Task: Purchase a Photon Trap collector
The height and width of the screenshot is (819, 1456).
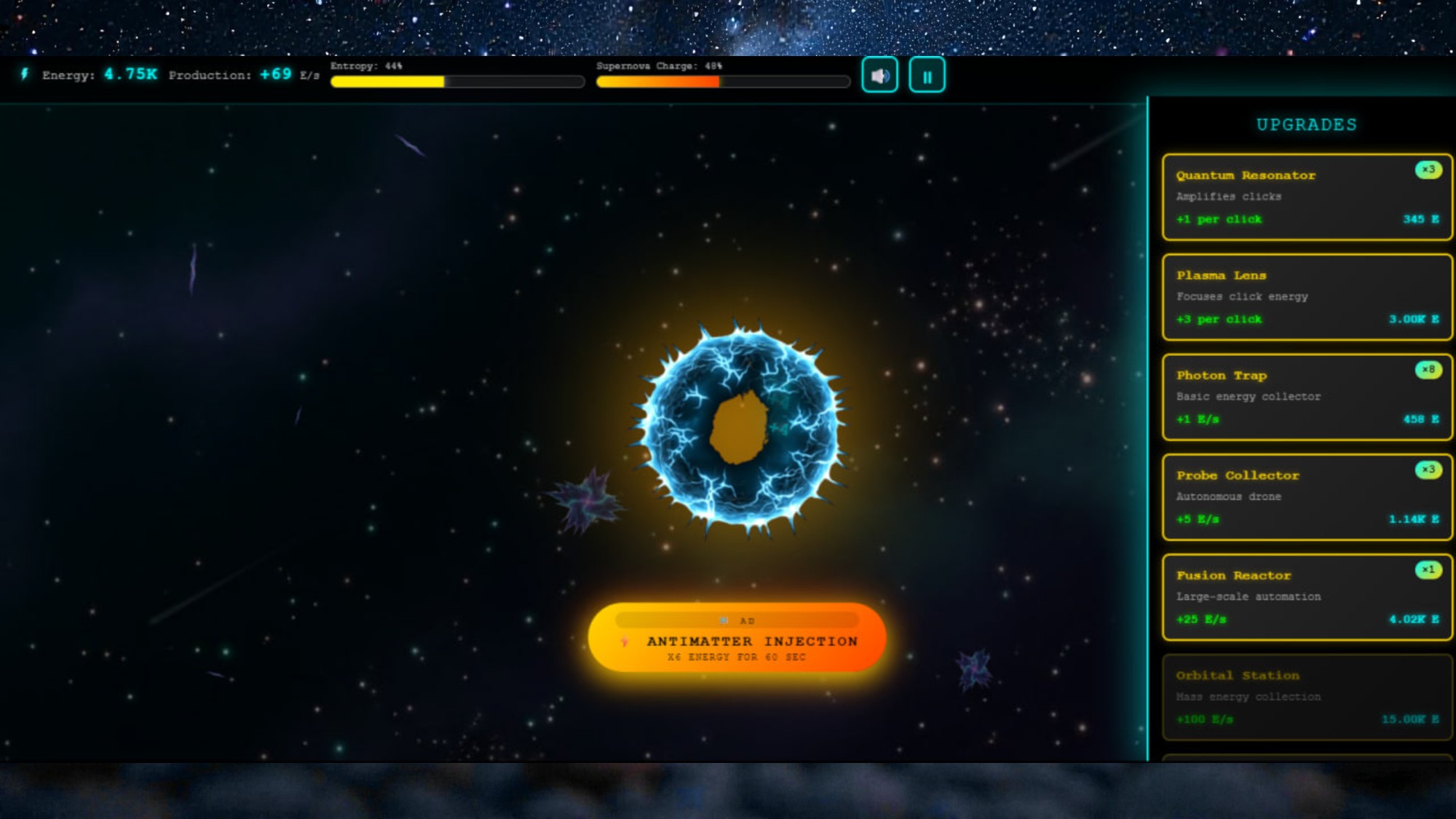Action: (x=1305, y=397)
